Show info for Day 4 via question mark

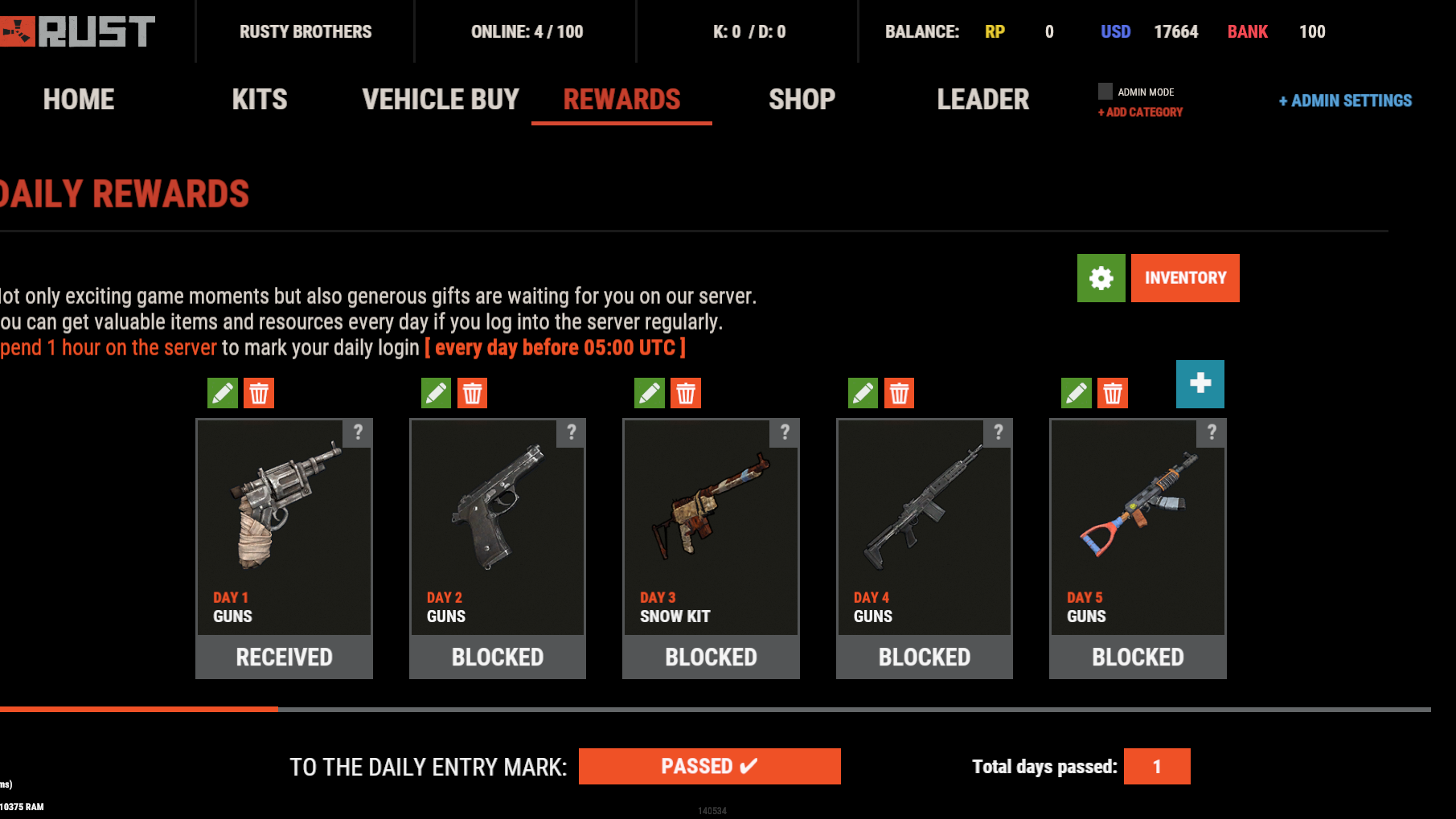[x=998, y=432]
